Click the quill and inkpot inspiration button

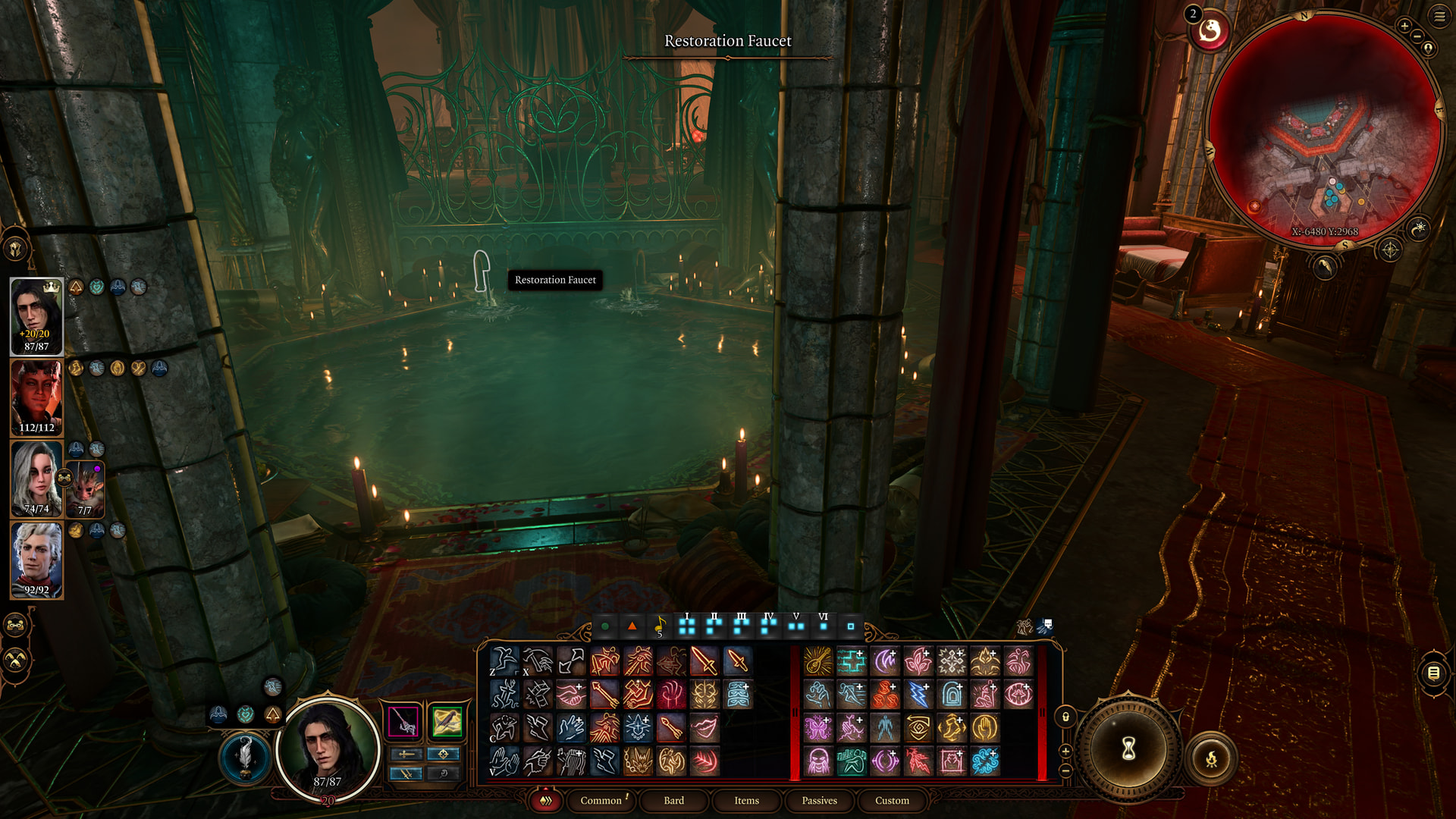pos(245,756)
